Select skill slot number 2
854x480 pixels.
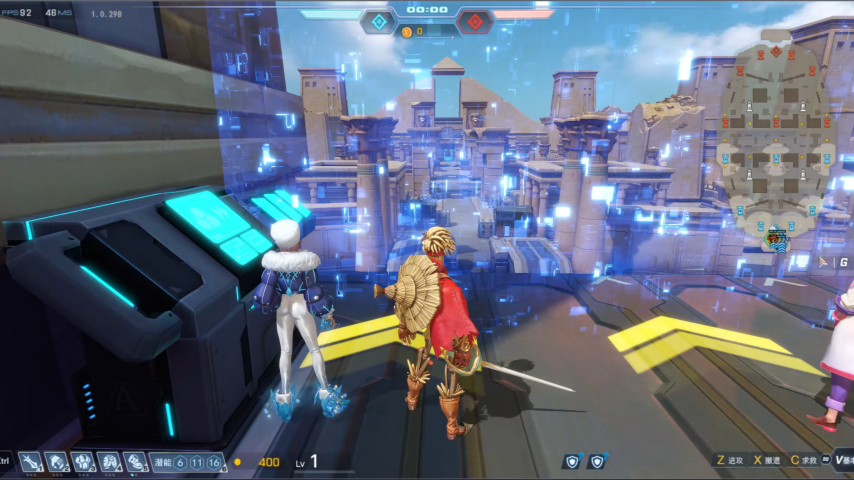(x=58, y=461)
